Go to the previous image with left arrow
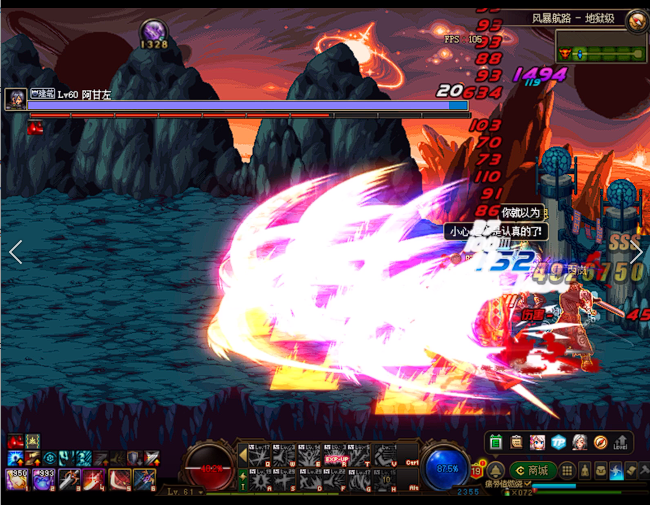 click(x=15, y=252)
